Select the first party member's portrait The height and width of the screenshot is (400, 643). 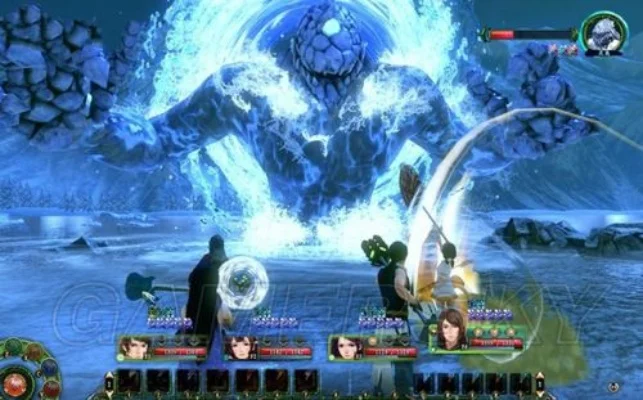(135, 347)
